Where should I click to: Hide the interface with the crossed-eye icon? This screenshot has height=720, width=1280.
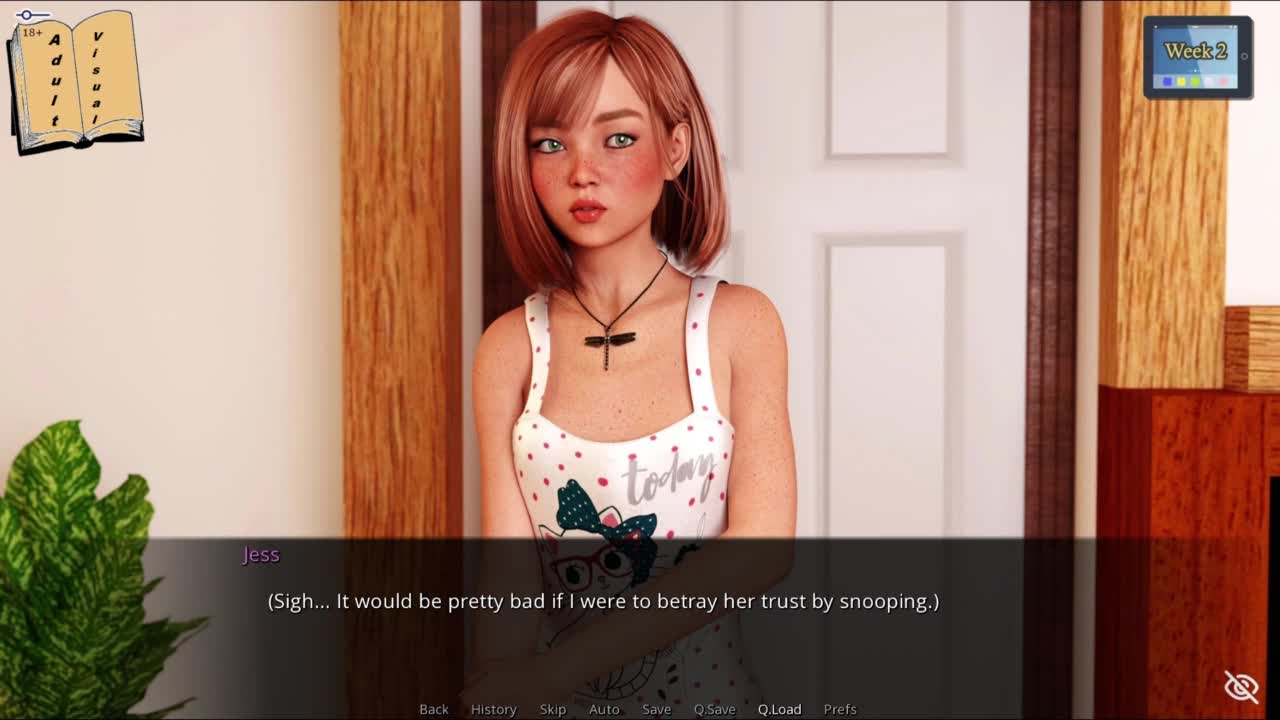[1241, 687]
